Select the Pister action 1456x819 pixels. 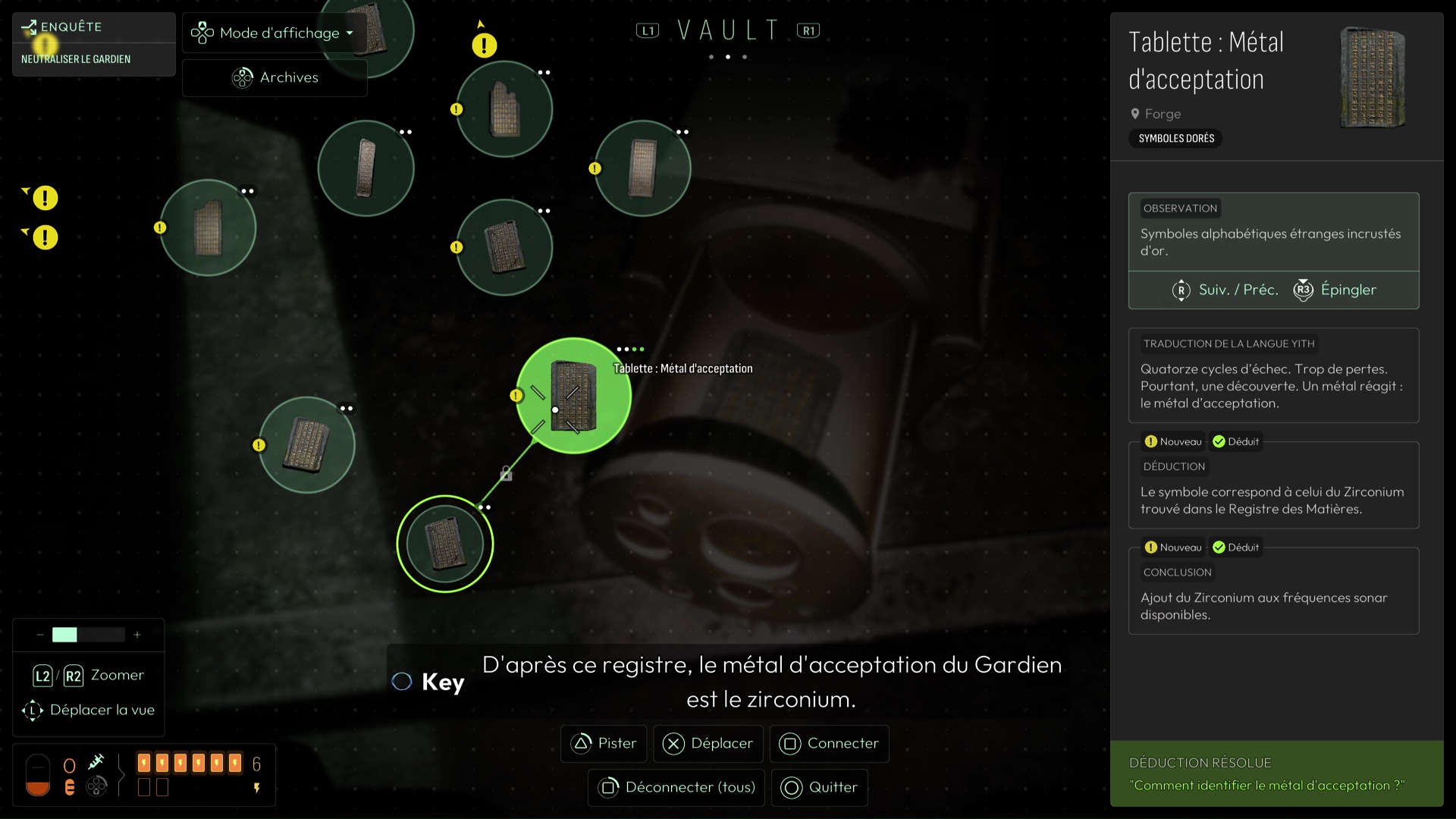tap(604, 743)
